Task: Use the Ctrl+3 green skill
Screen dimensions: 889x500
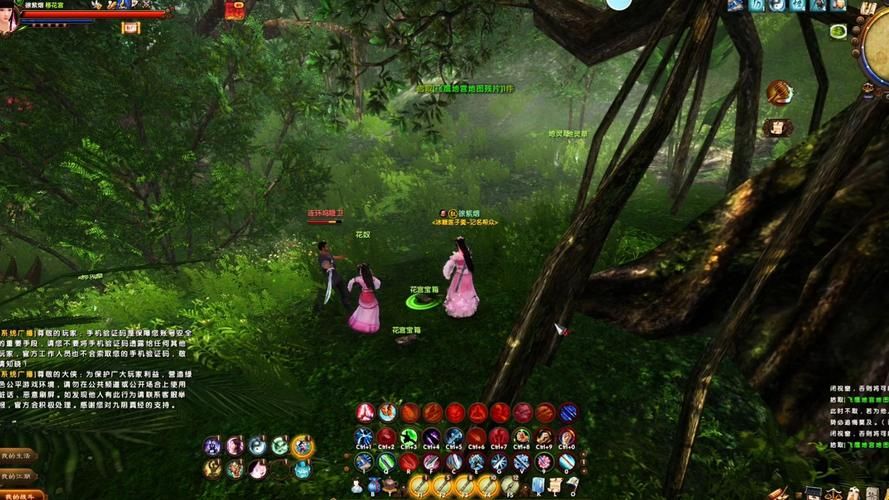Action: click(x=409, y=437)
